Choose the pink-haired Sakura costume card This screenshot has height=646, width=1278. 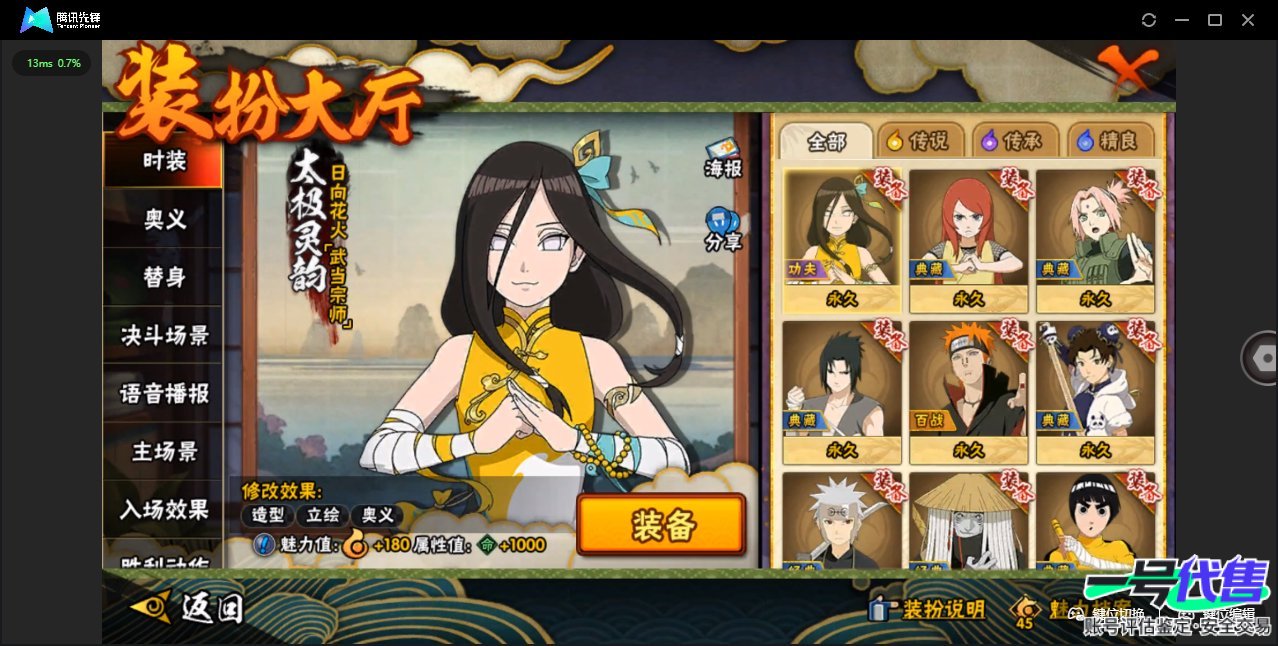tap(1094, 240)
